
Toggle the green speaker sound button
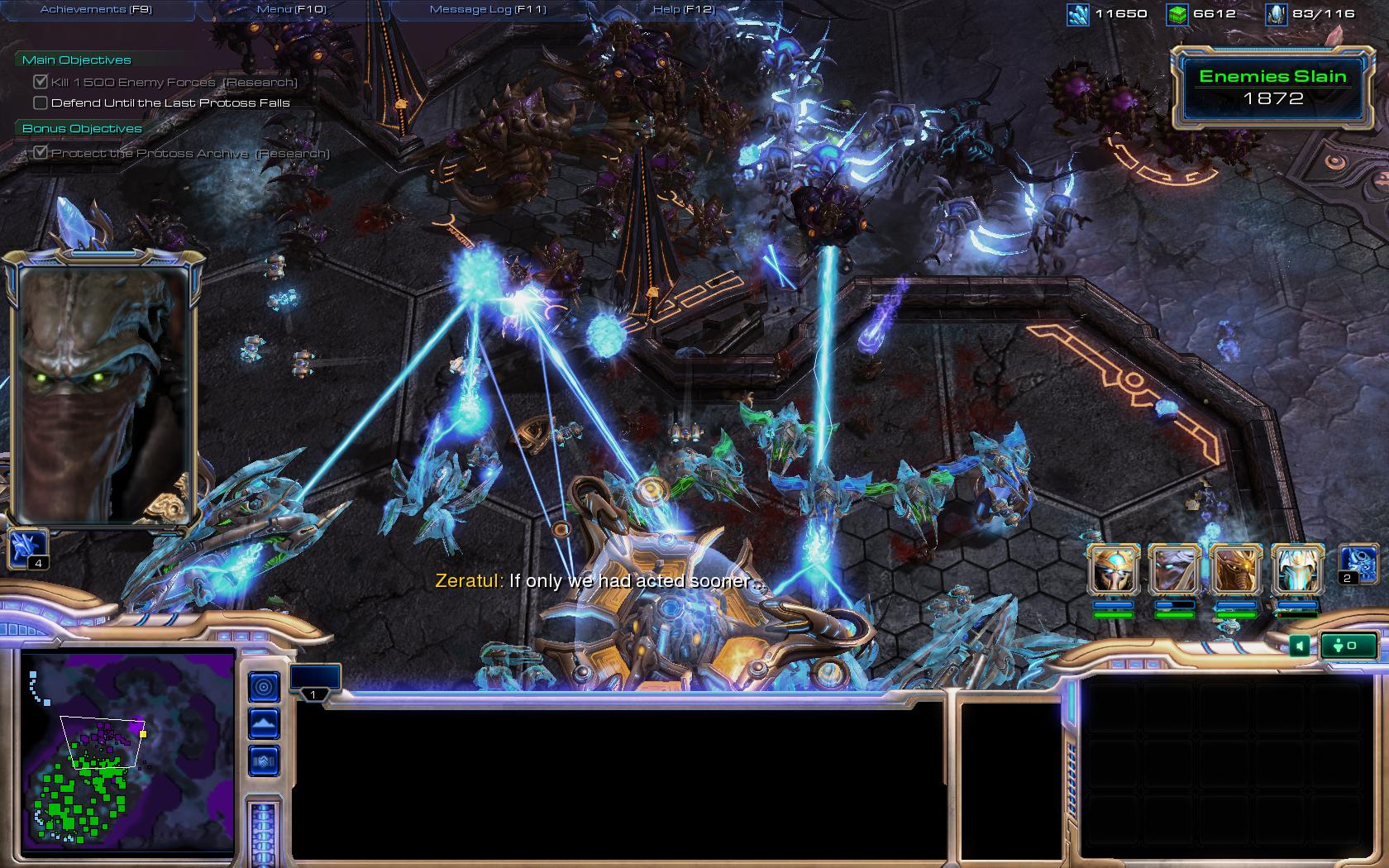(1299, 646)
